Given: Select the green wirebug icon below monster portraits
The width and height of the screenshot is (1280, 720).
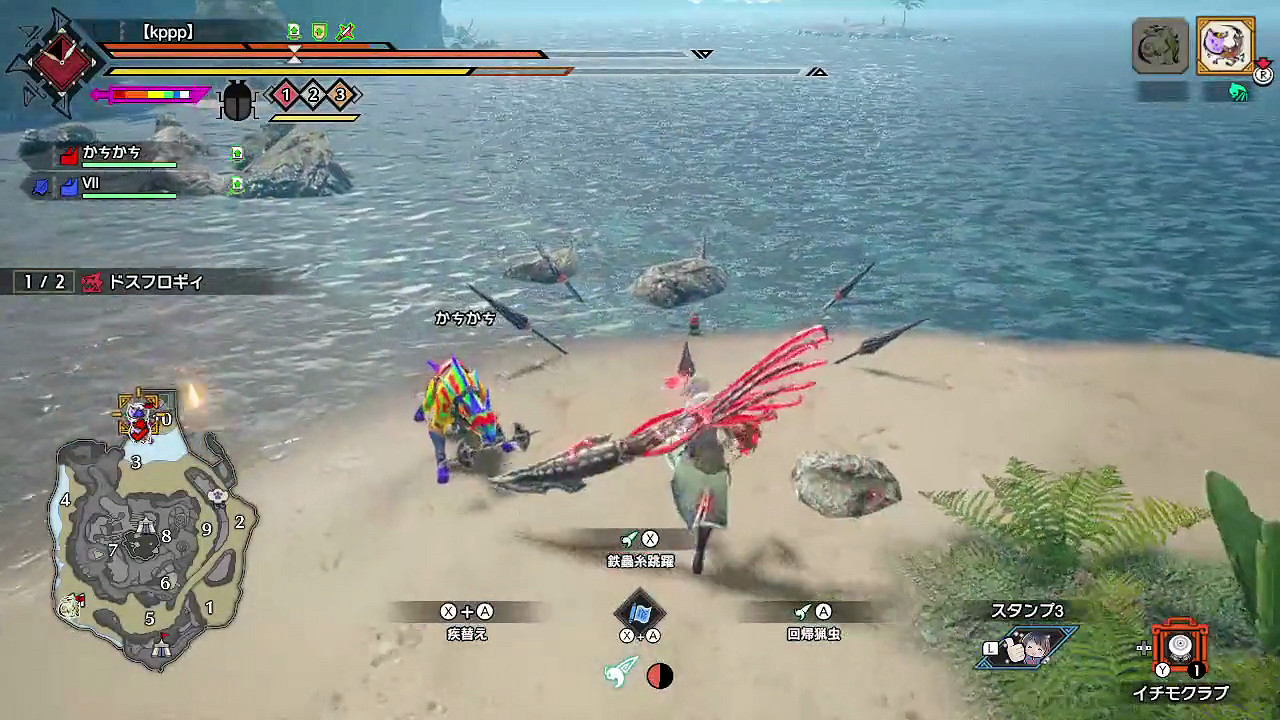Looking at the screenshot, I should (1240, 91).
